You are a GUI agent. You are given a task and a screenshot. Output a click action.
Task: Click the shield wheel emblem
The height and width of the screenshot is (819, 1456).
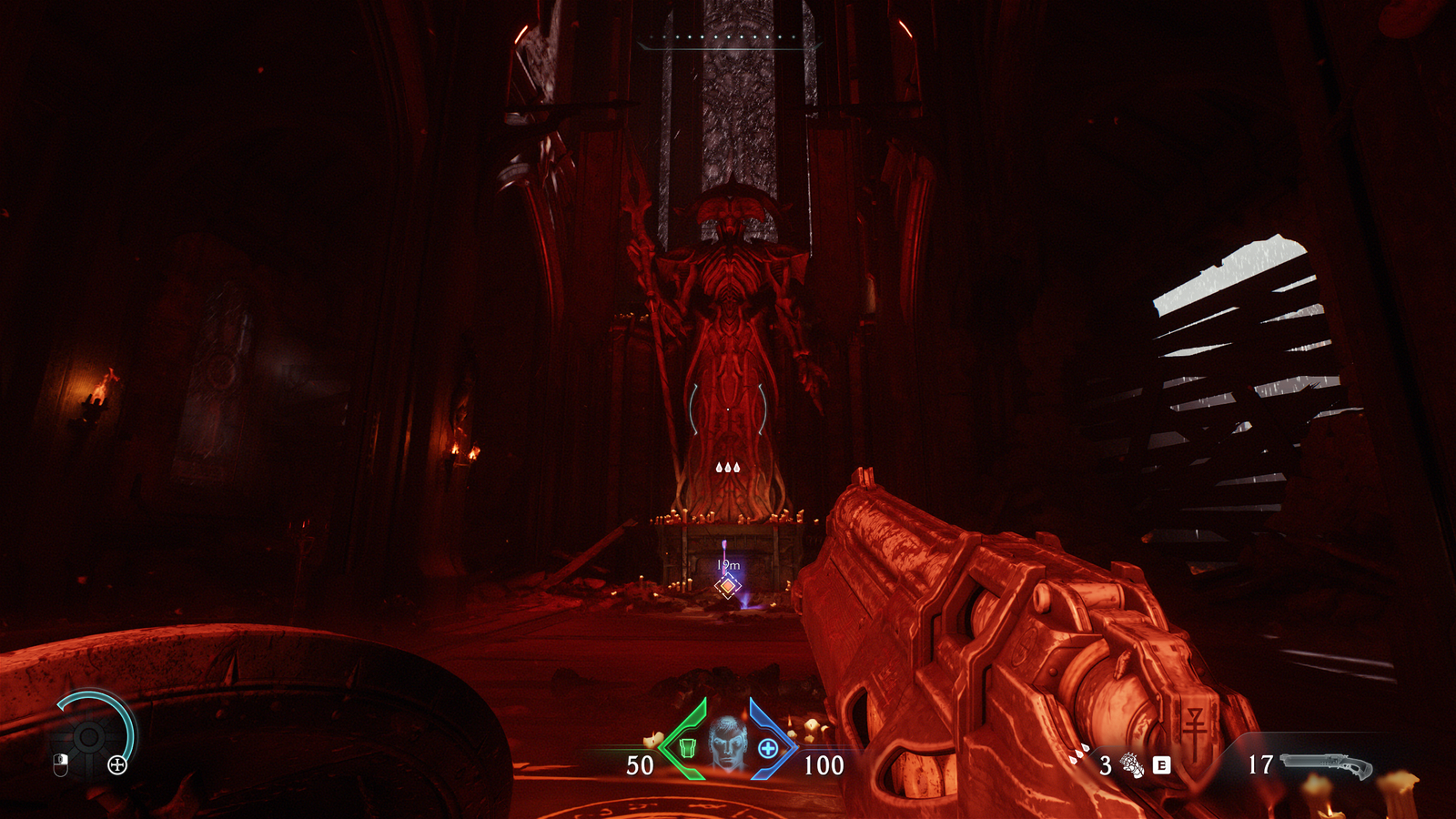point(89,735)
